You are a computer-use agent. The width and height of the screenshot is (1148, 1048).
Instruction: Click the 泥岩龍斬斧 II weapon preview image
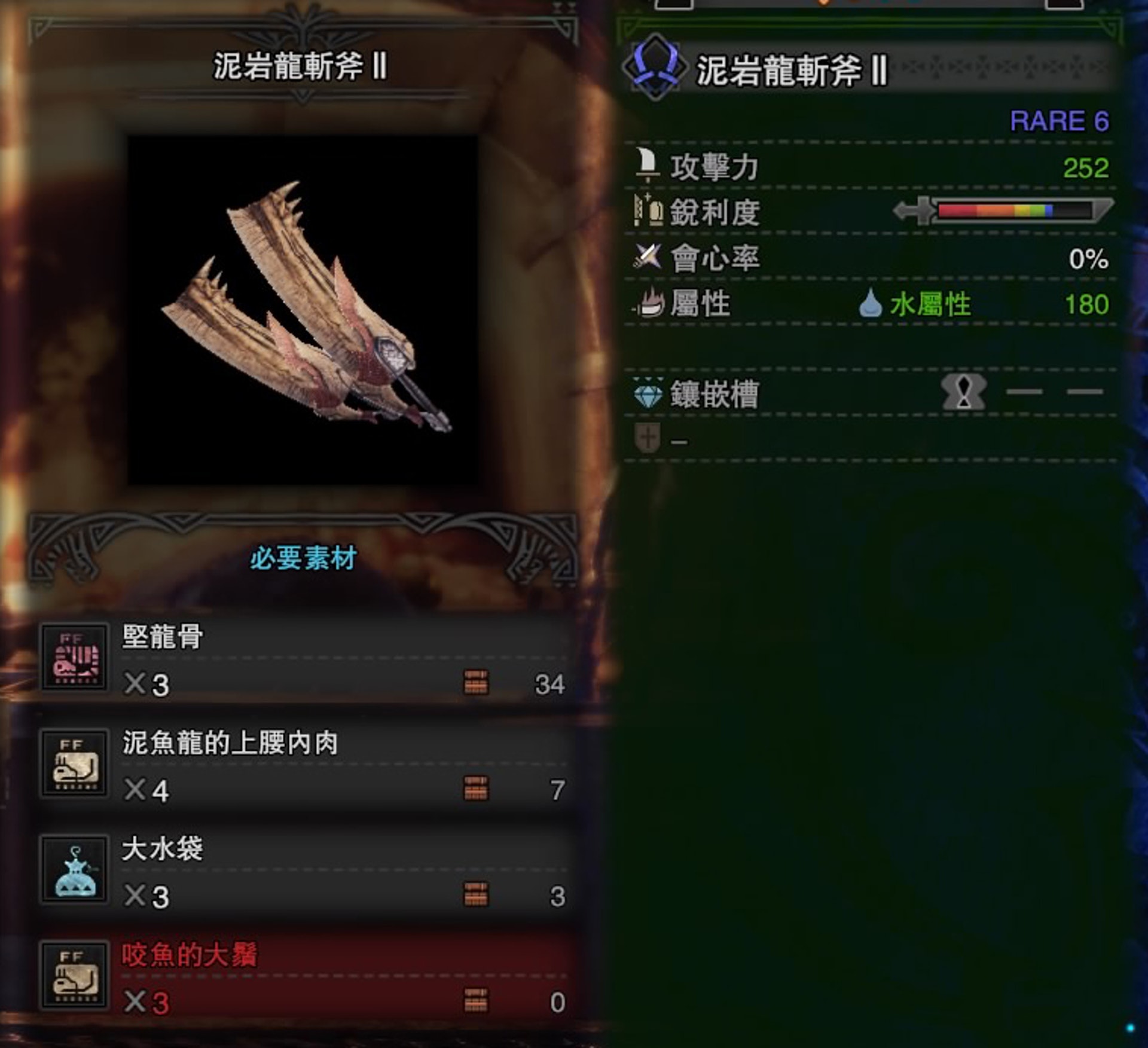pos(303,310)
